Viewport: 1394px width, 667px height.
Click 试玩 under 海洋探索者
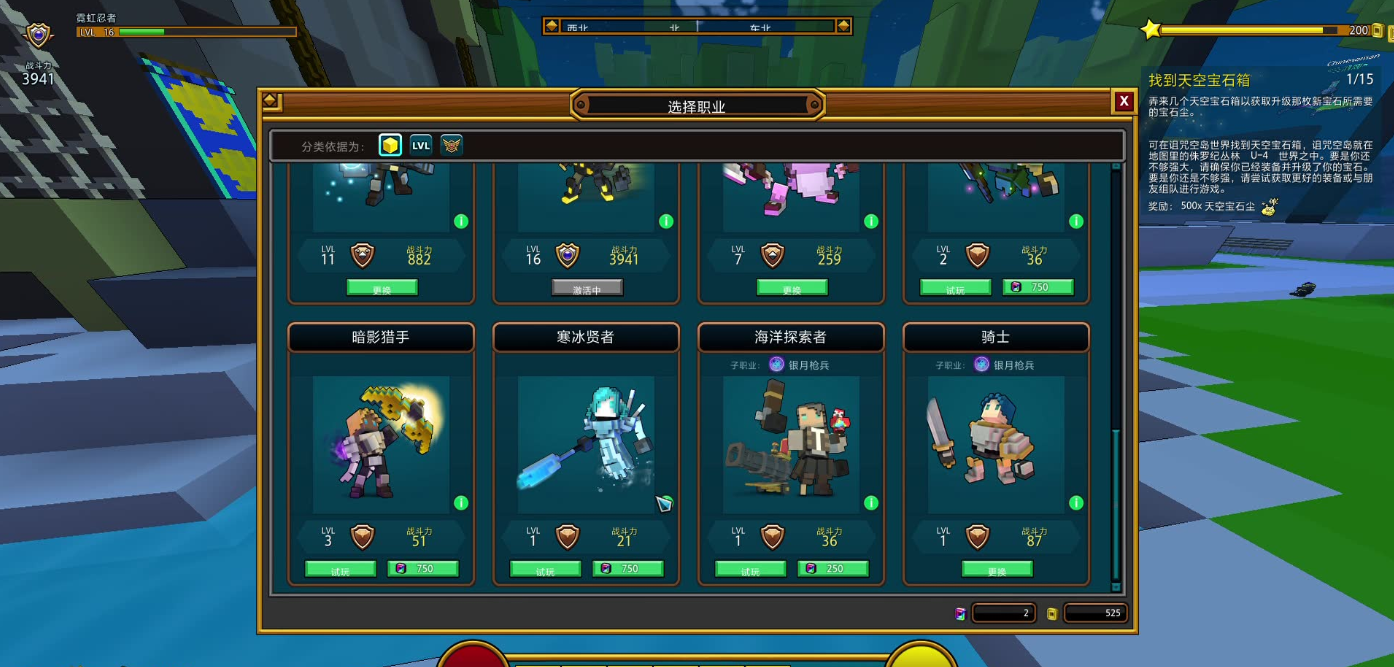click(750, 570)
